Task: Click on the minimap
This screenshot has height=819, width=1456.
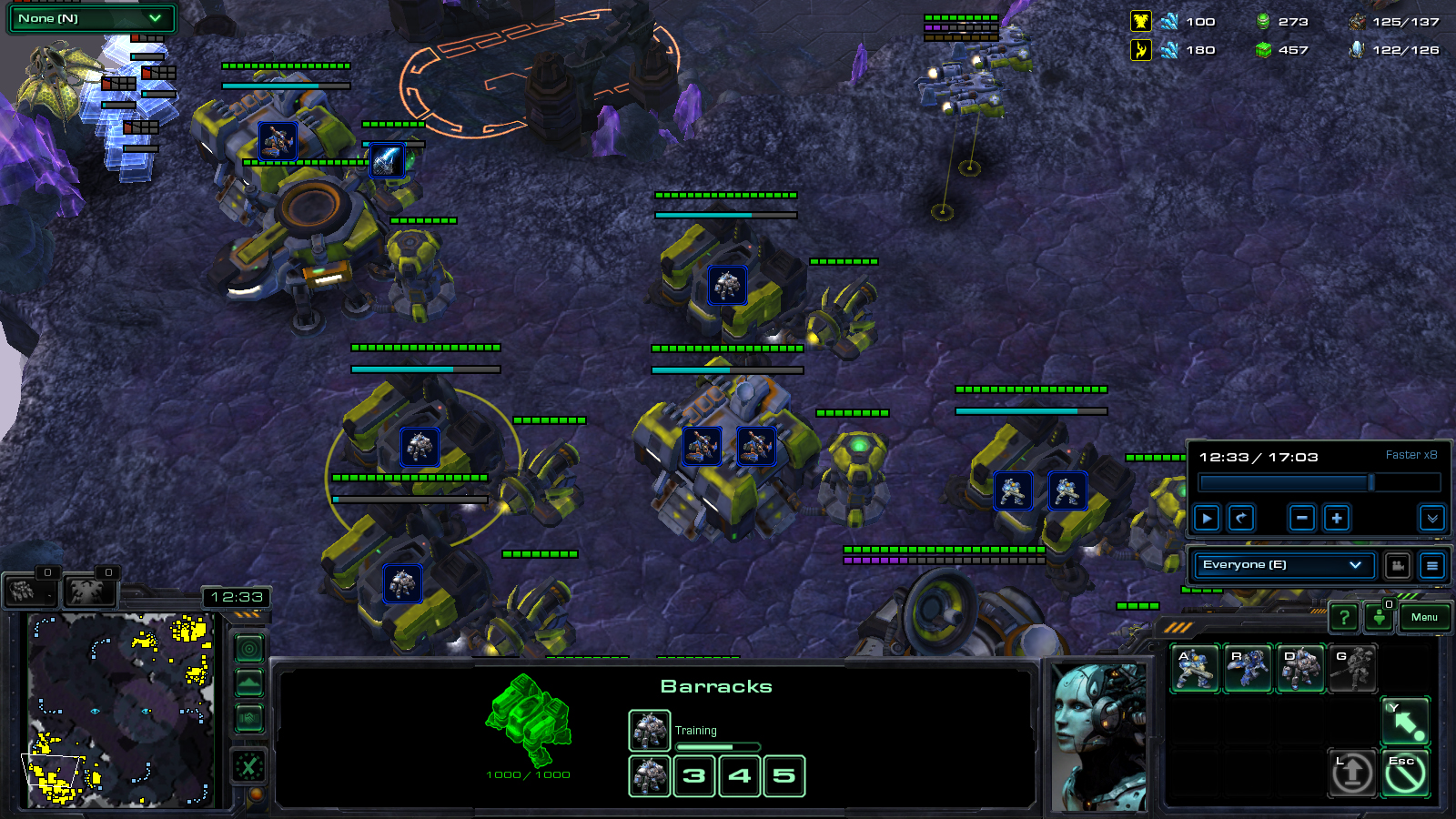Action: coord(120,710)
